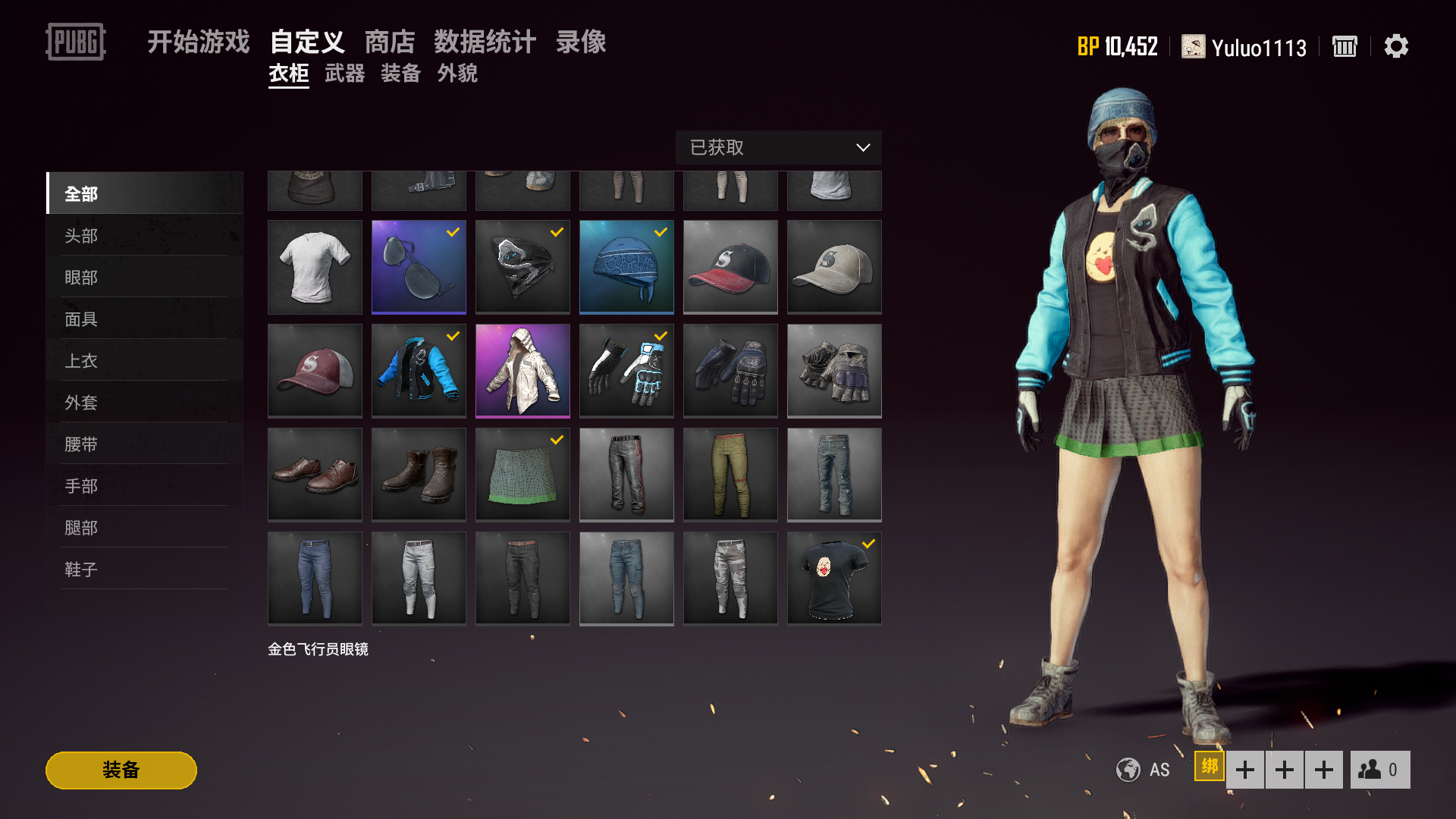Screen dimensions: 1456x819
Task: Open the 已获取 filter dropdown
Action: pos(778,148)
